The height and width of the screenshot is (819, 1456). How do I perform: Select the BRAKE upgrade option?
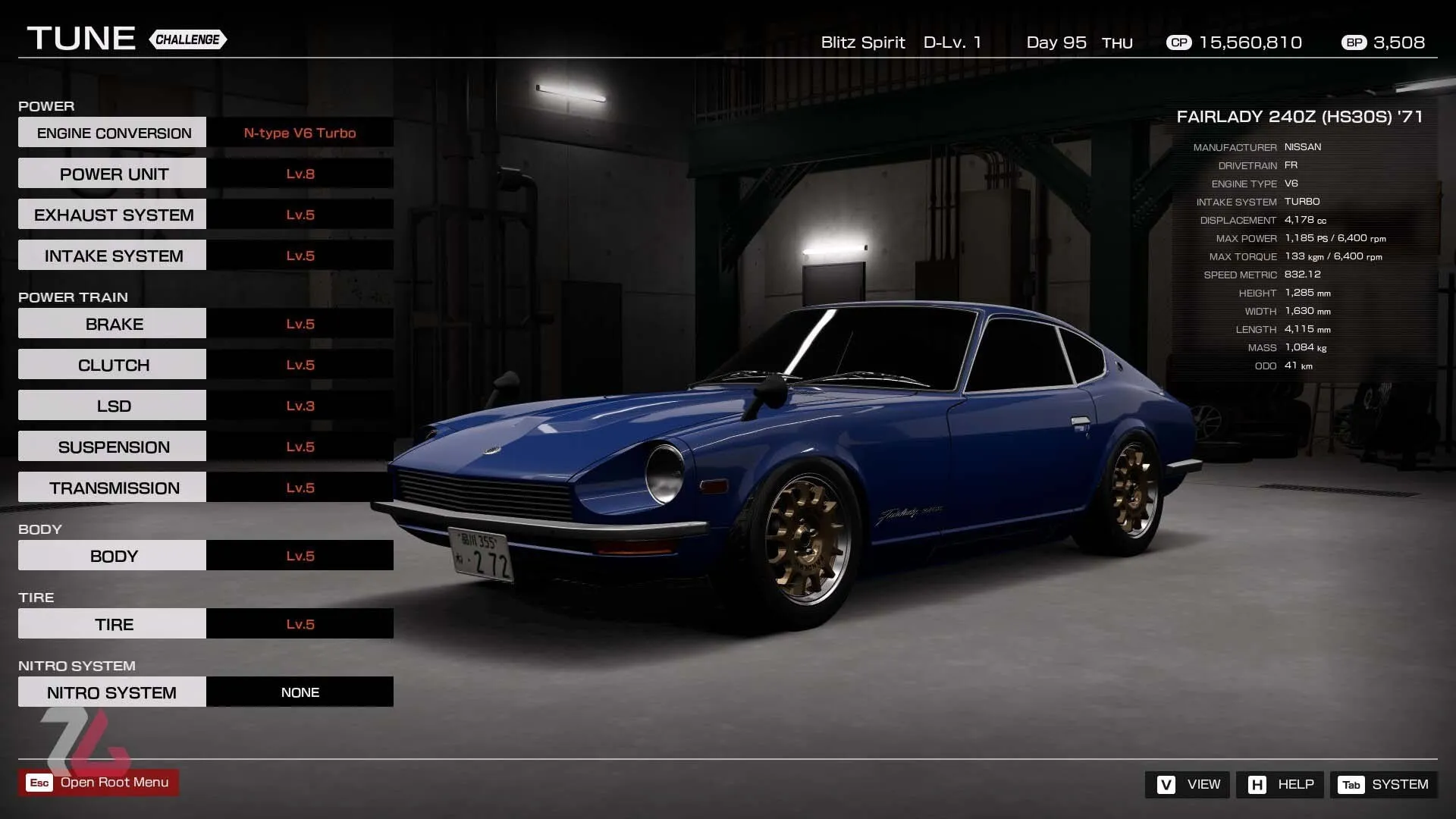click(112, 323)
